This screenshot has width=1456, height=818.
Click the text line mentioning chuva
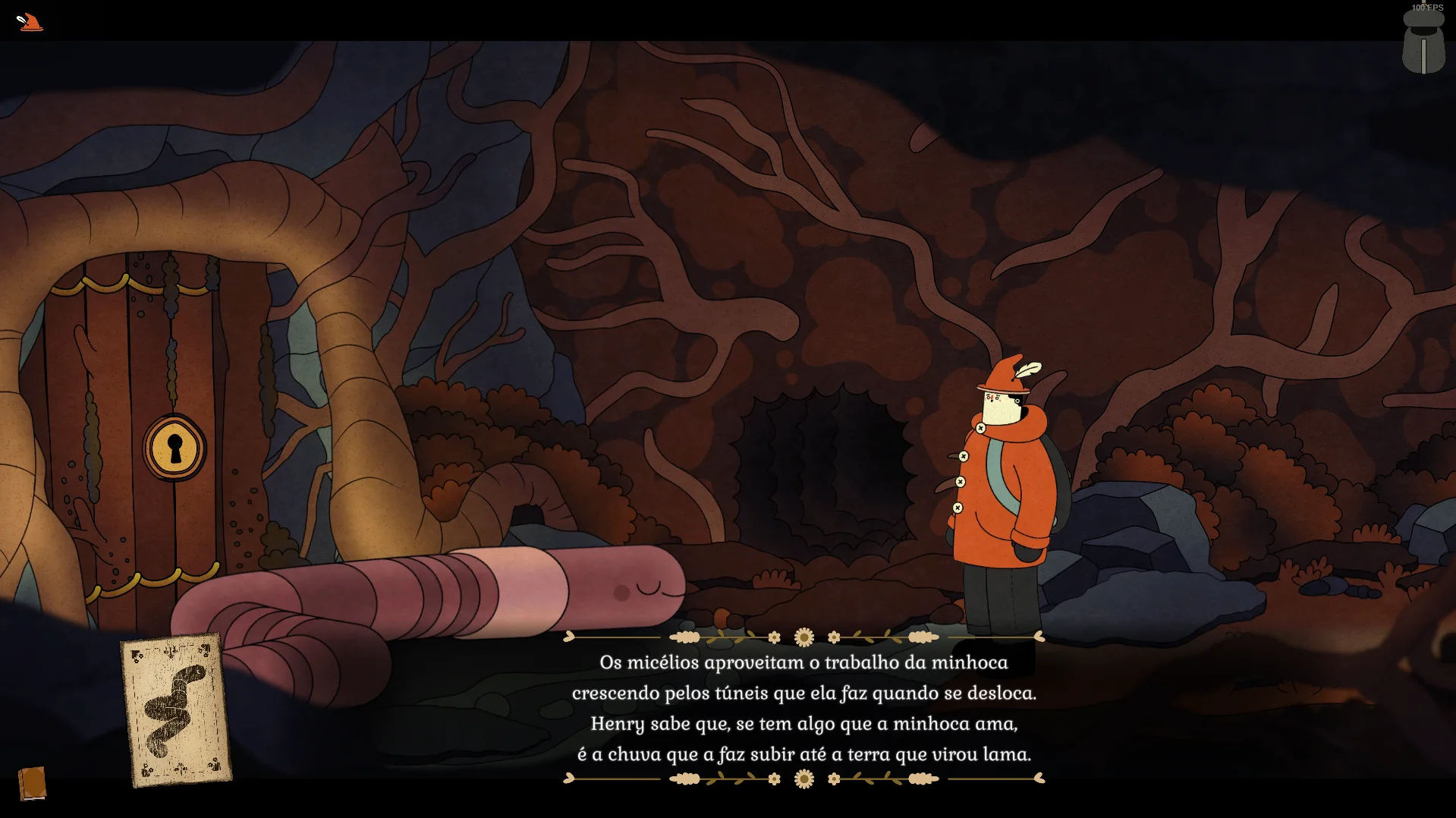tap(804, 754)
